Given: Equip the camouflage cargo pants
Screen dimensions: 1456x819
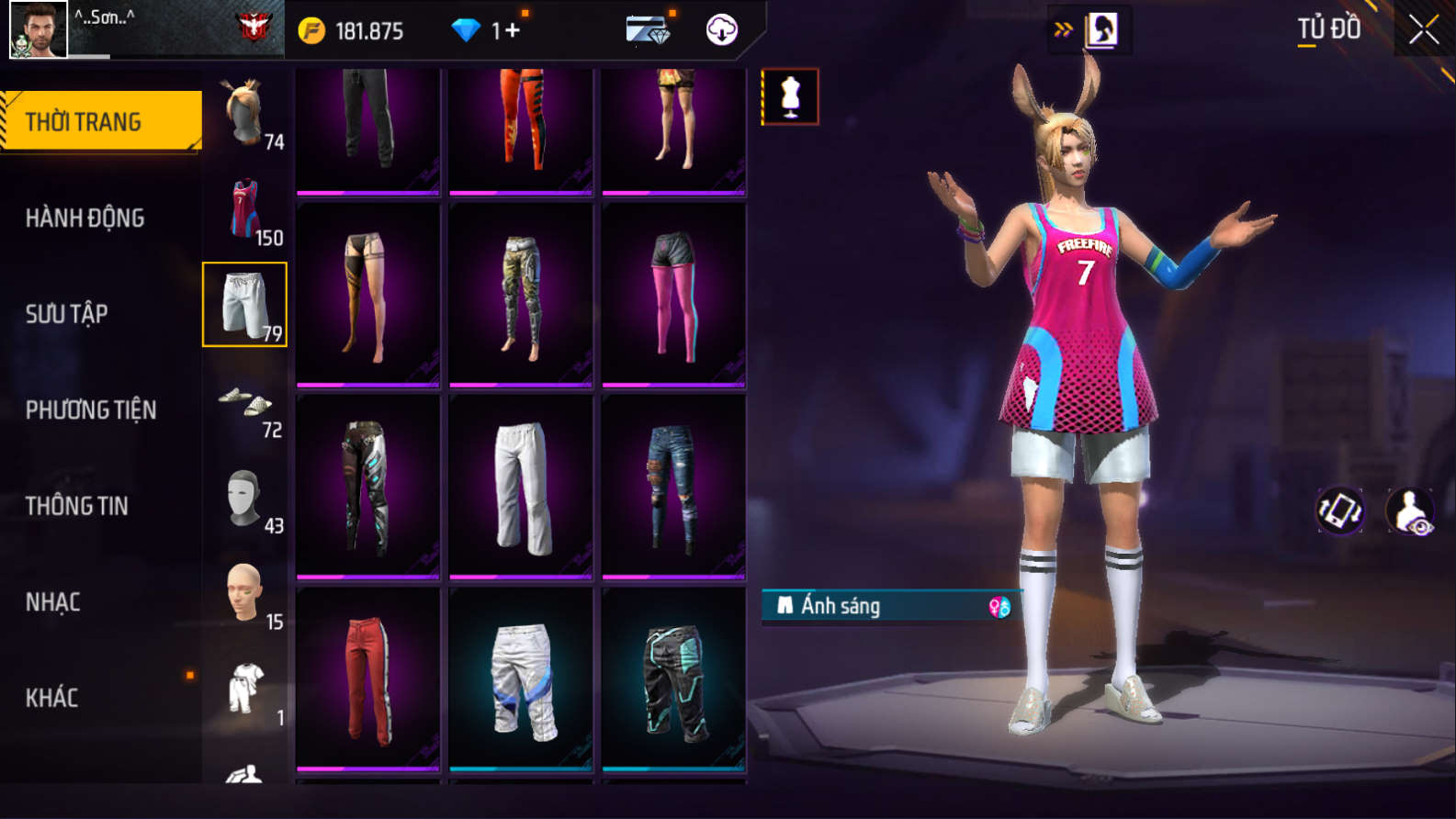Looking at the screenshot, I should pos(521,296).
